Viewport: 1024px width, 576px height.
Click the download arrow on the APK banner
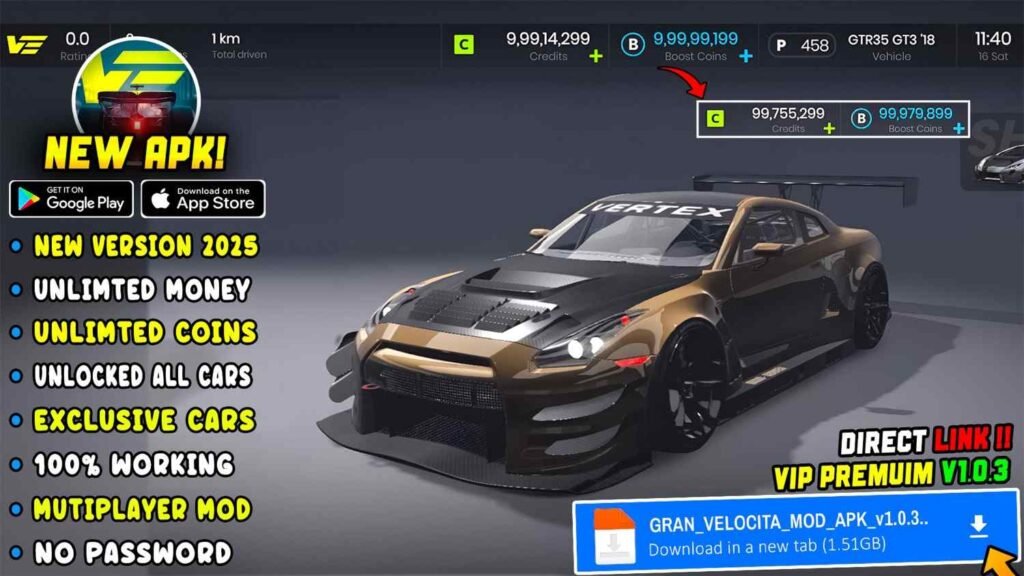click(x=978, y=527)
